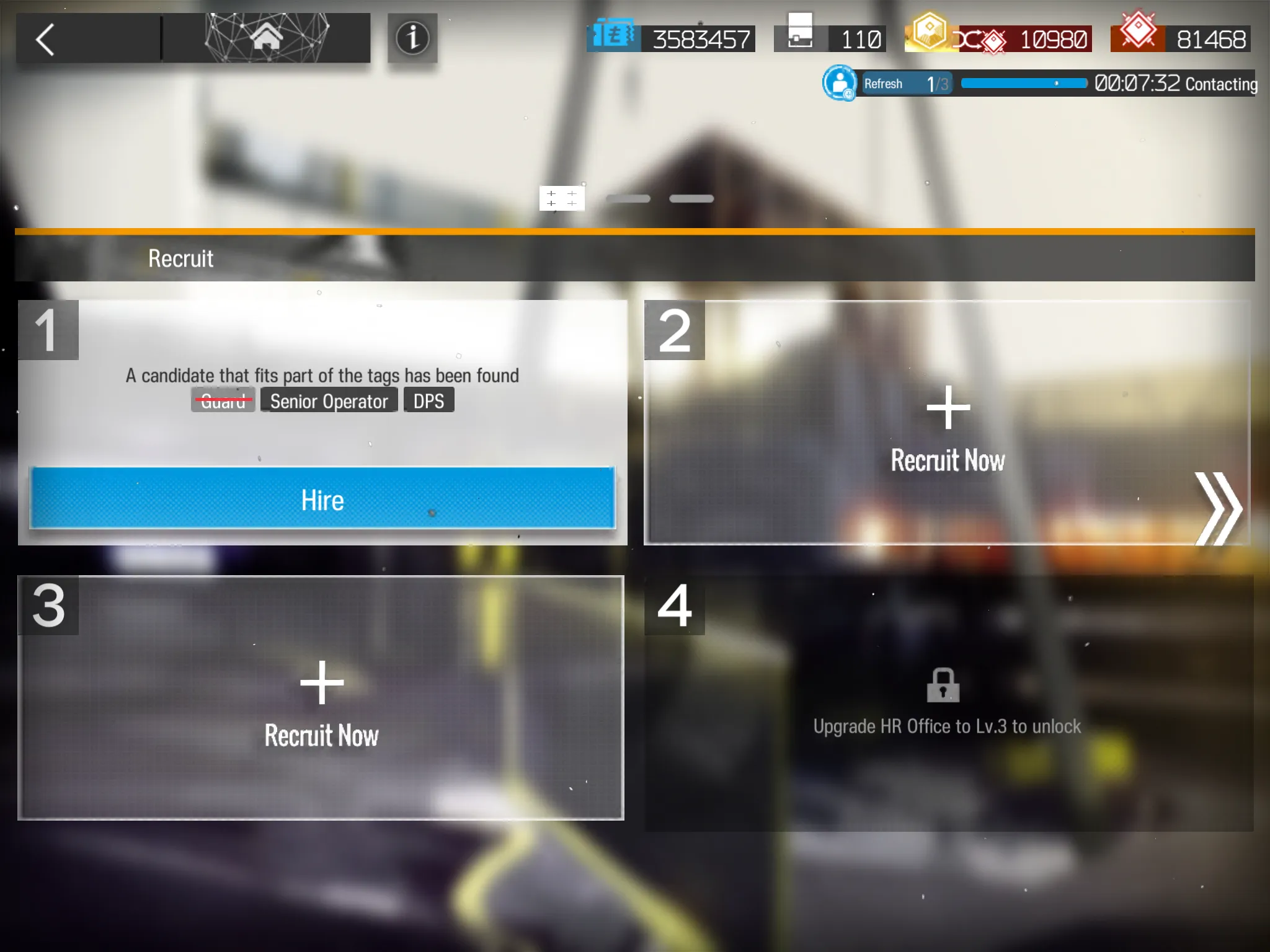Hire the candidate in slot 1
1270x952 pixels.
click(x=322, y=498)
